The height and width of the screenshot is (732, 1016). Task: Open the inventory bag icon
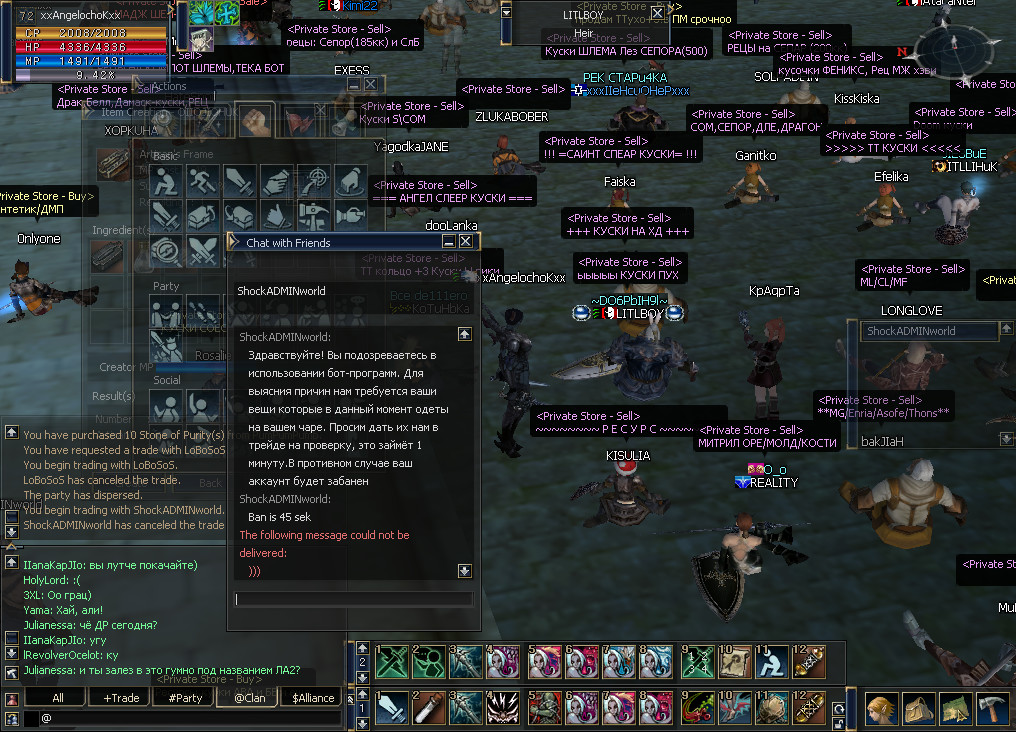pyautogui.click(x=918, y=709)
